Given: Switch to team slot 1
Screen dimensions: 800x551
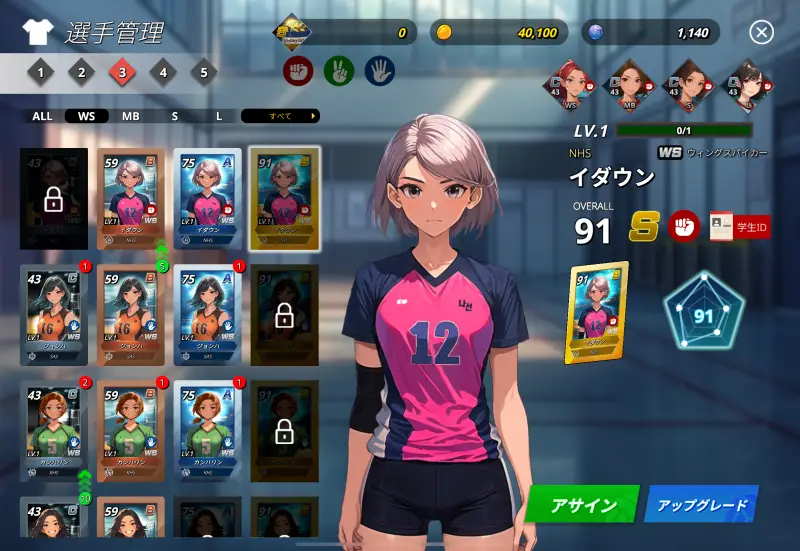Looking at the screenshot, I should tap(40, 72).
